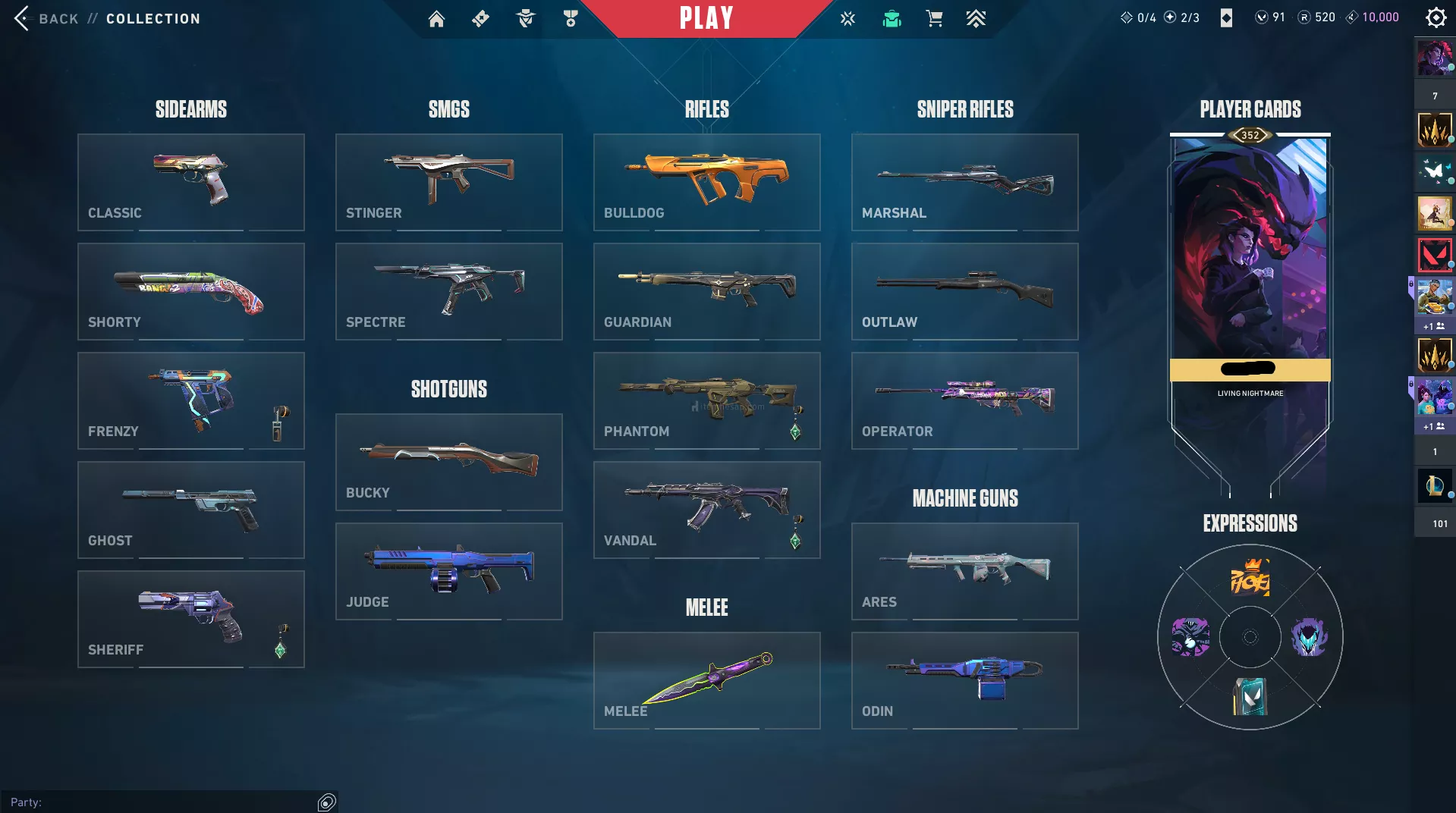1456x813 pixels.
Task: Select the Classic sidearm slot
Action: 191,182
